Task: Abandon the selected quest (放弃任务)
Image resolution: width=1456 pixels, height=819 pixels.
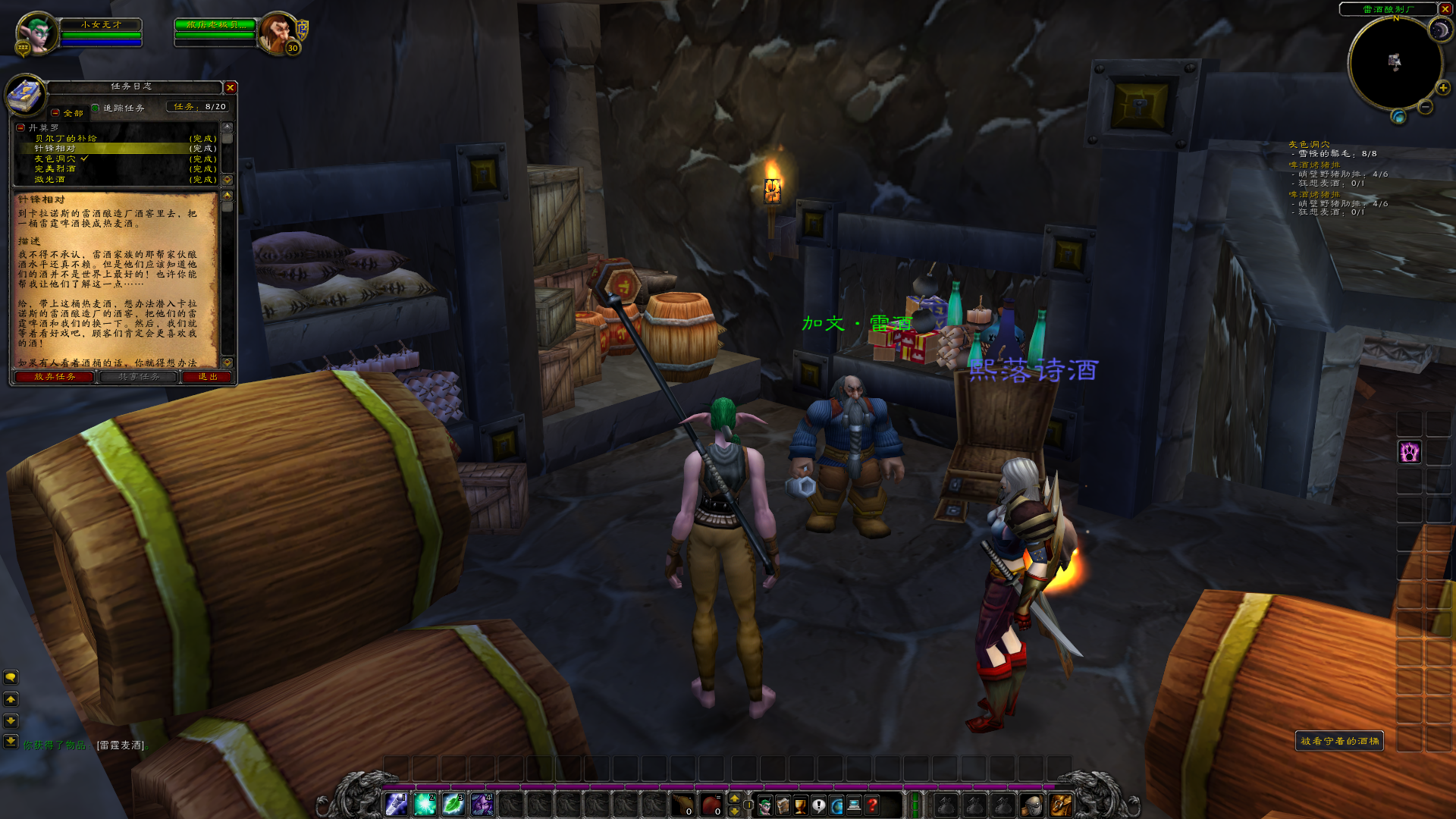Action: (x=55, y=377)
